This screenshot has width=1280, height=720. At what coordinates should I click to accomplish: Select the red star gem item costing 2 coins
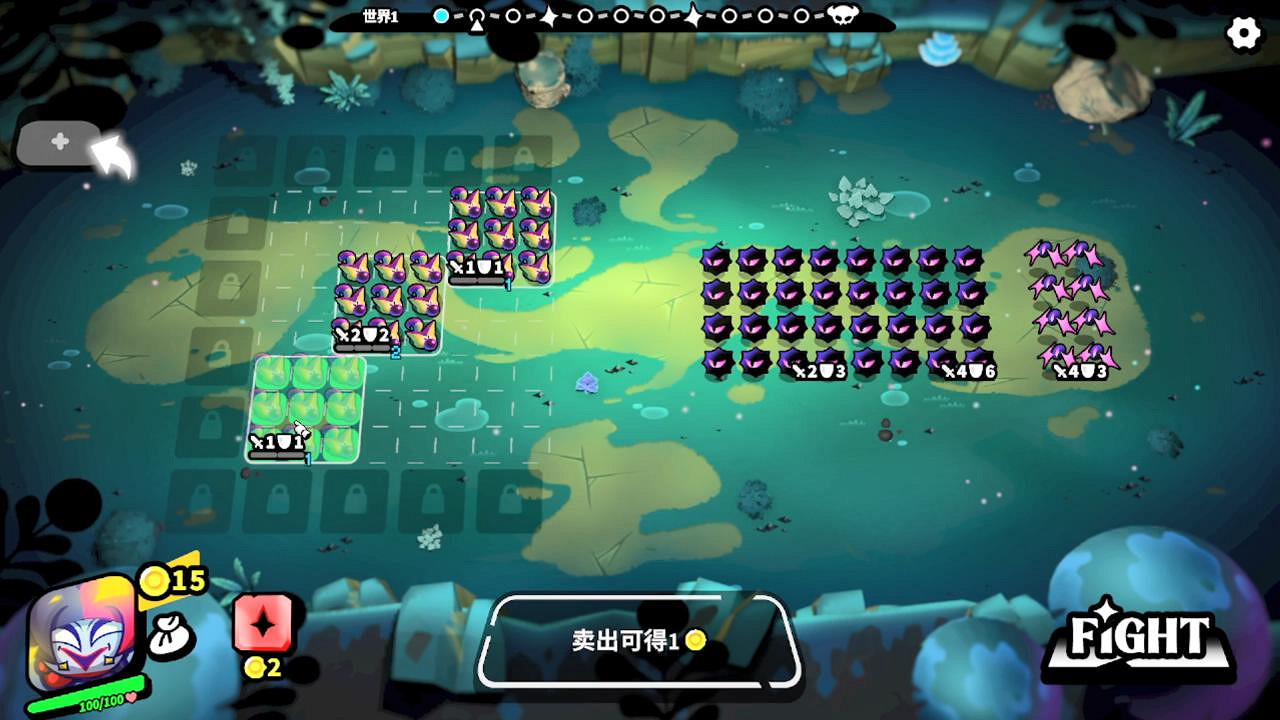(262, 625)
